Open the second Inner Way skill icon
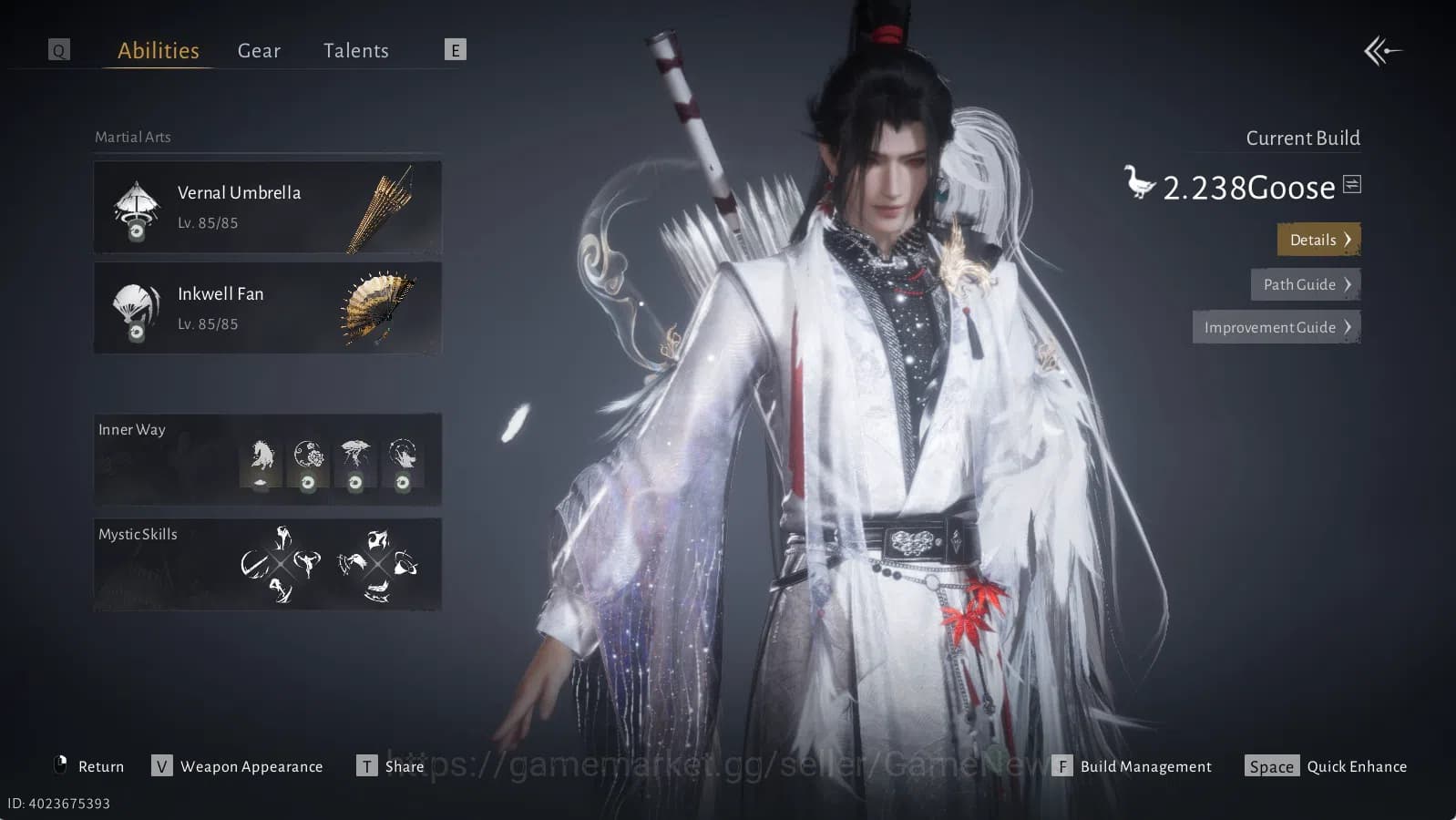The height and width of the screenshot is (820, 1456). (309, 460)
